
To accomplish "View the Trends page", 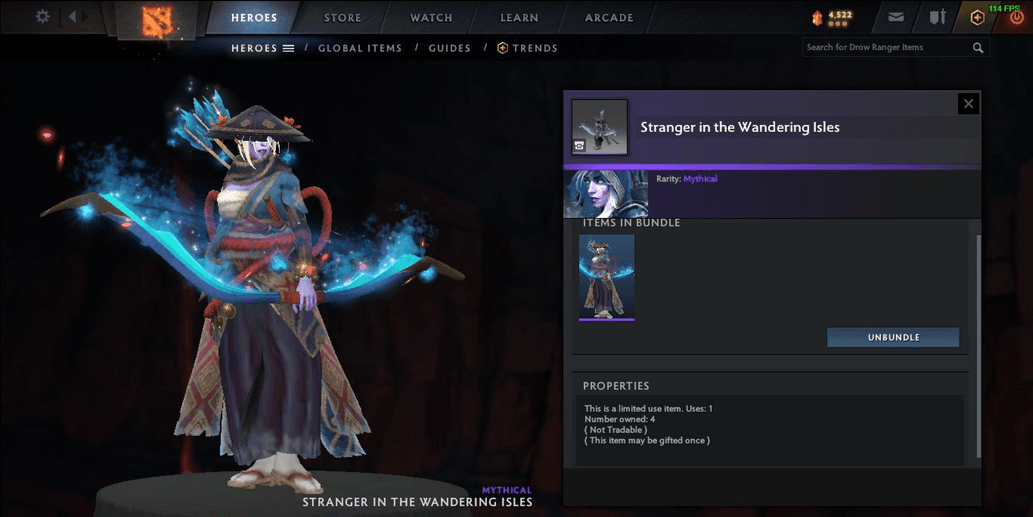I will pyautogui.click(x=528, y=48).
